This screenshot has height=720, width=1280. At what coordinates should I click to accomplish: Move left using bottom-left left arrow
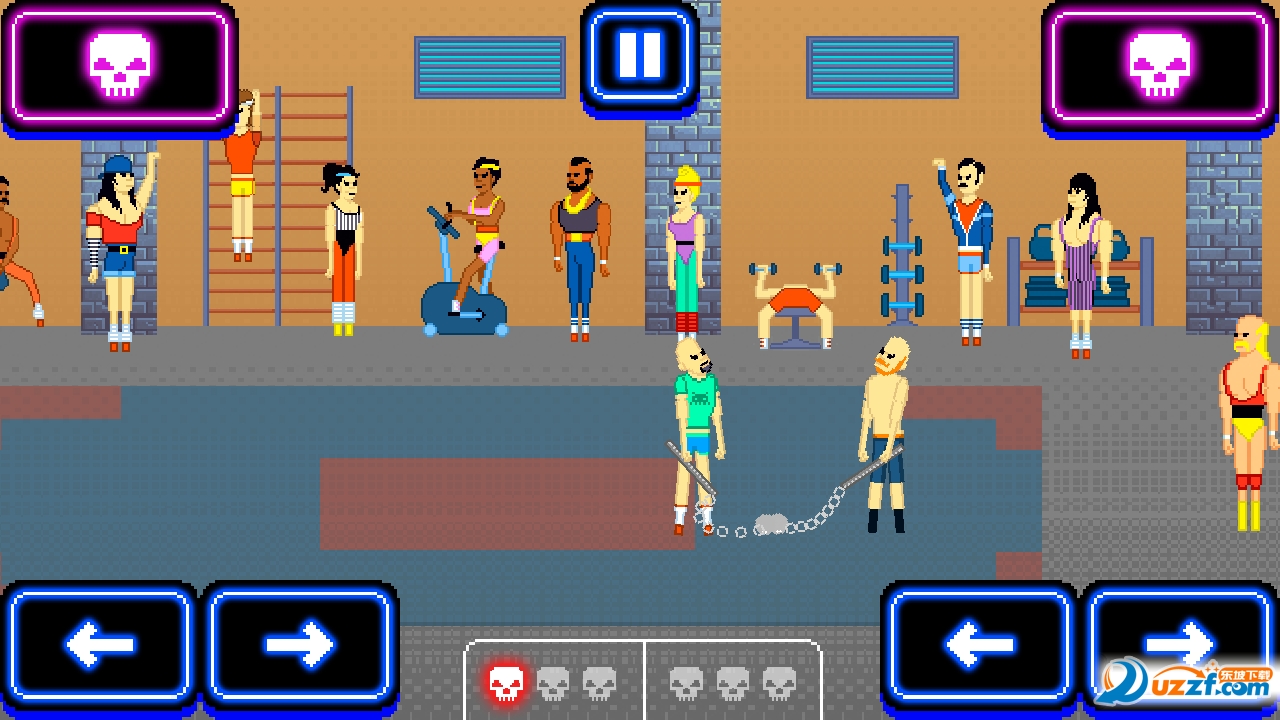(x=100, y=644)
